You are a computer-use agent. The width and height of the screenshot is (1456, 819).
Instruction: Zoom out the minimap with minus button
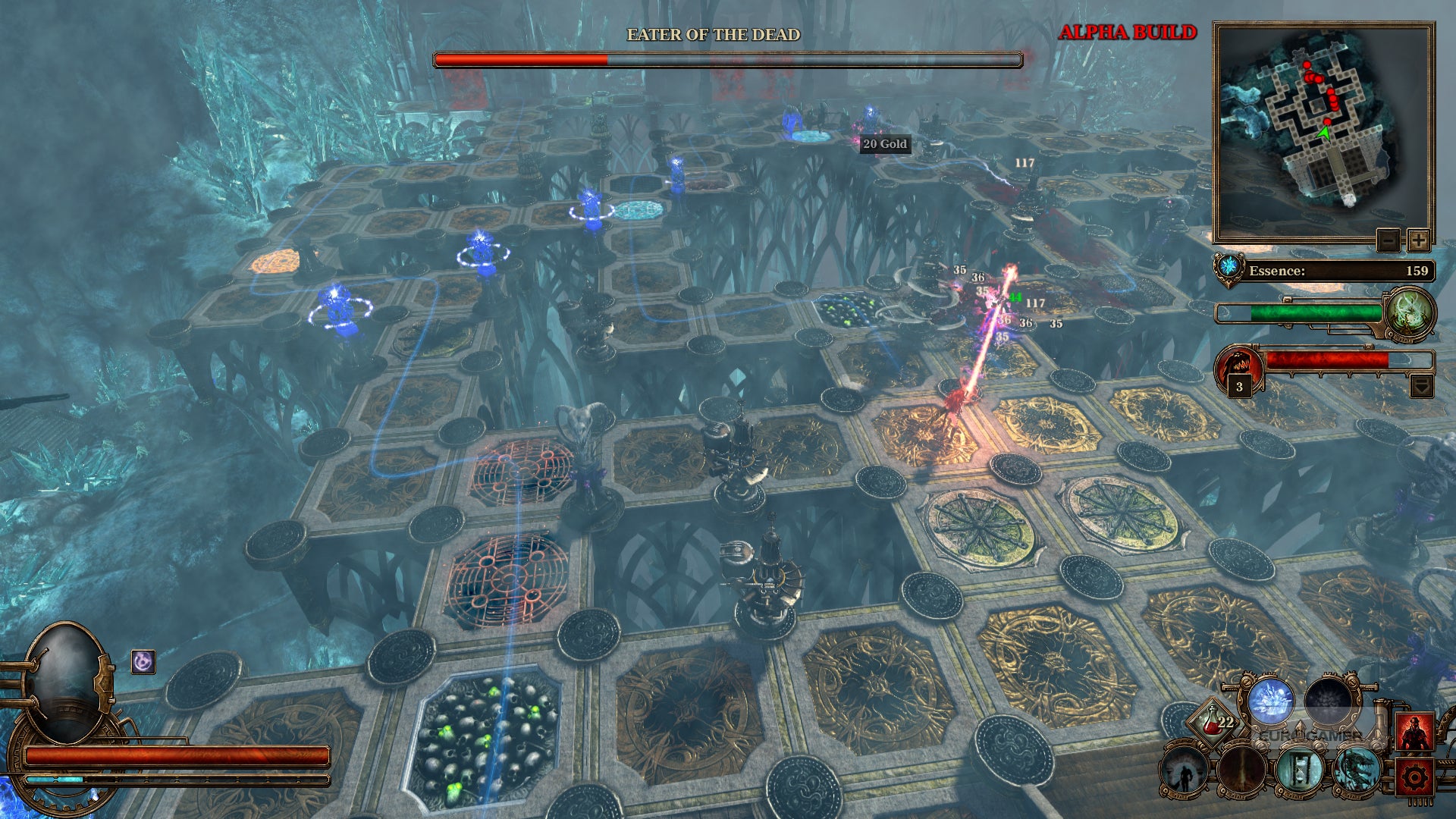(x=1388, y=241)
